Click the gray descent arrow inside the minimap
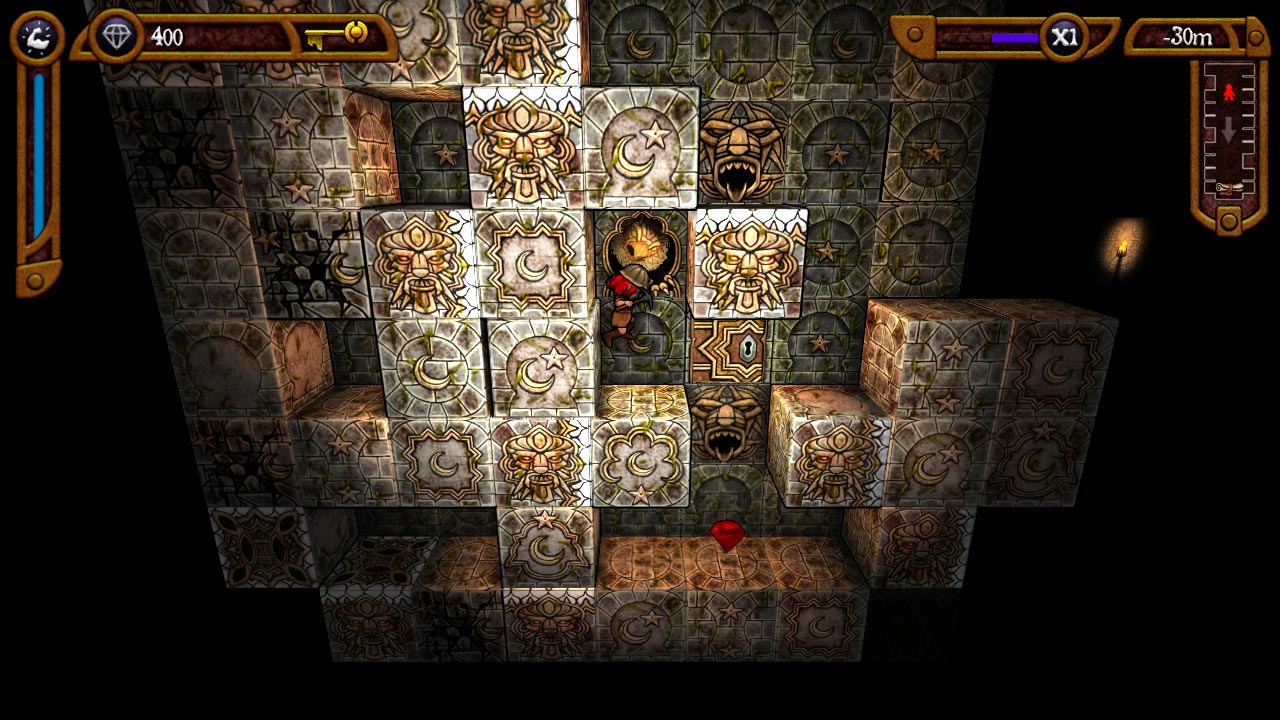1280x720 pixels. tap(1229, 127)
